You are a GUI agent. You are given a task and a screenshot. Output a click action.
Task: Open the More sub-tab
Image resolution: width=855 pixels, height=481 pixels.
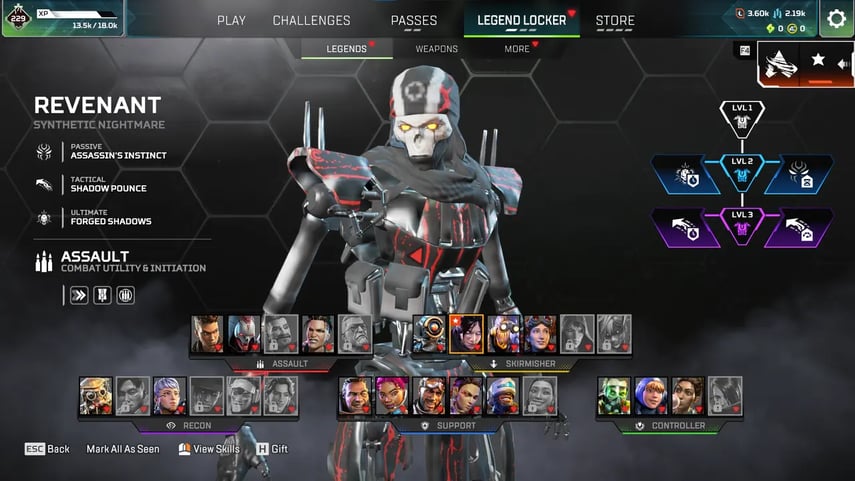(517, 48)
